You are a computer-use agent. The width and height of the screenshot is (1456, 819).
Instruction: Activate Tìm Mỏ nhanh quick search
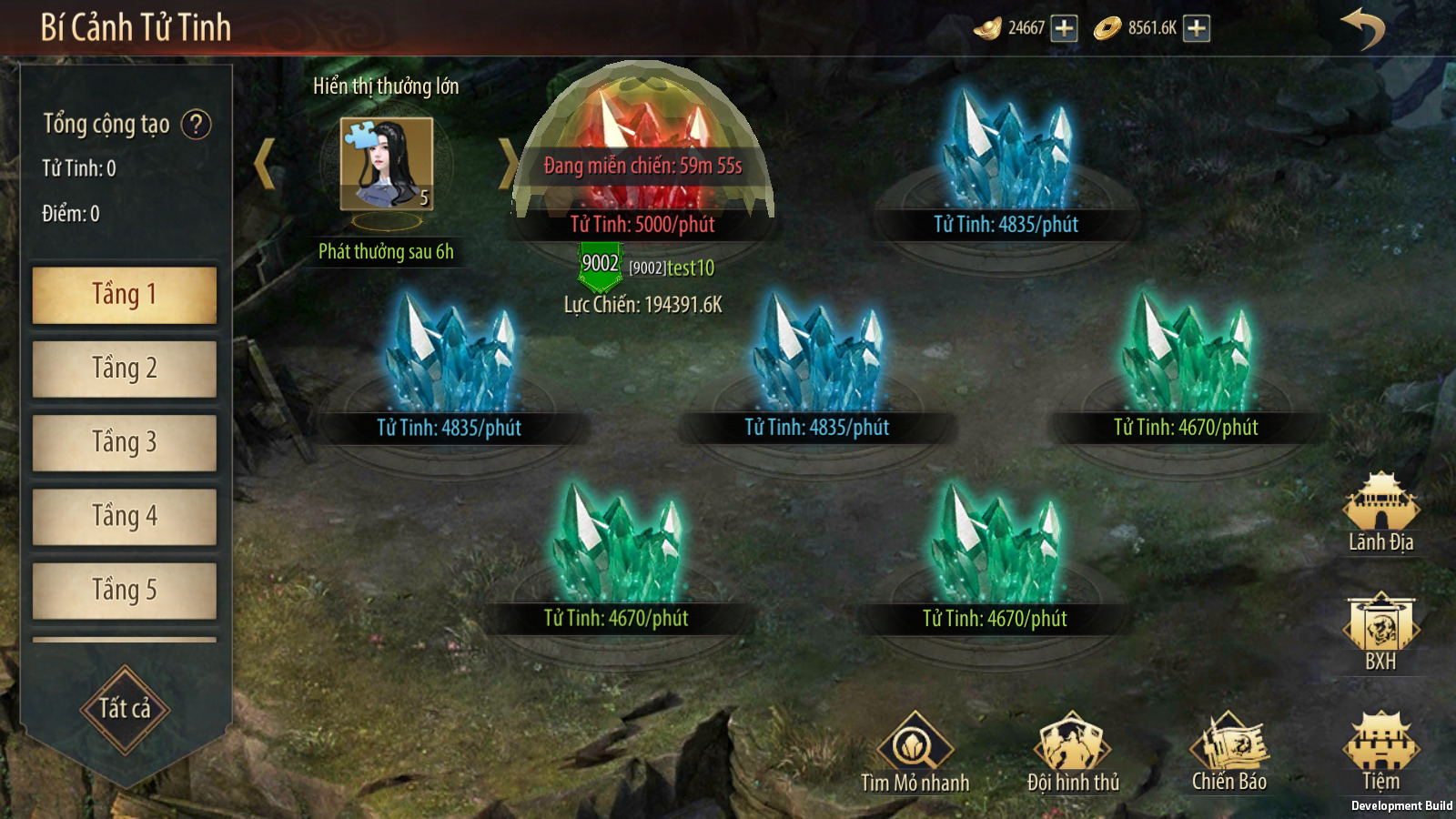[915, 752]
